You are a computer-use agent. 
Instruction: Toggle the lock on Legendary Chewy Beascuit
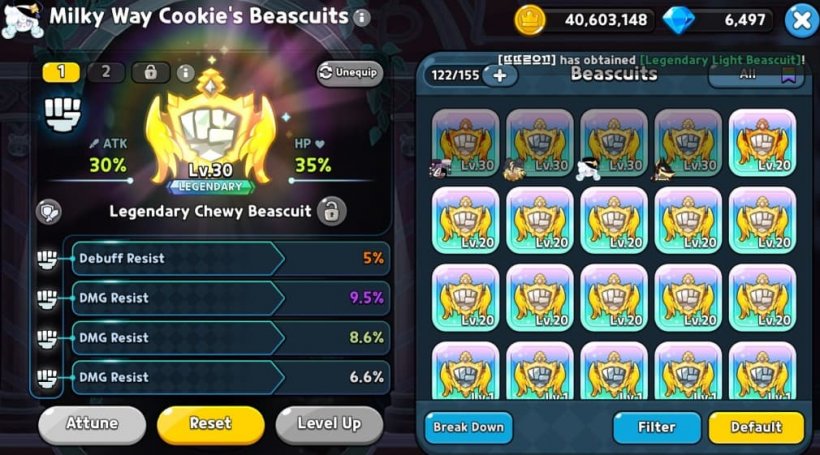[331, 211]
